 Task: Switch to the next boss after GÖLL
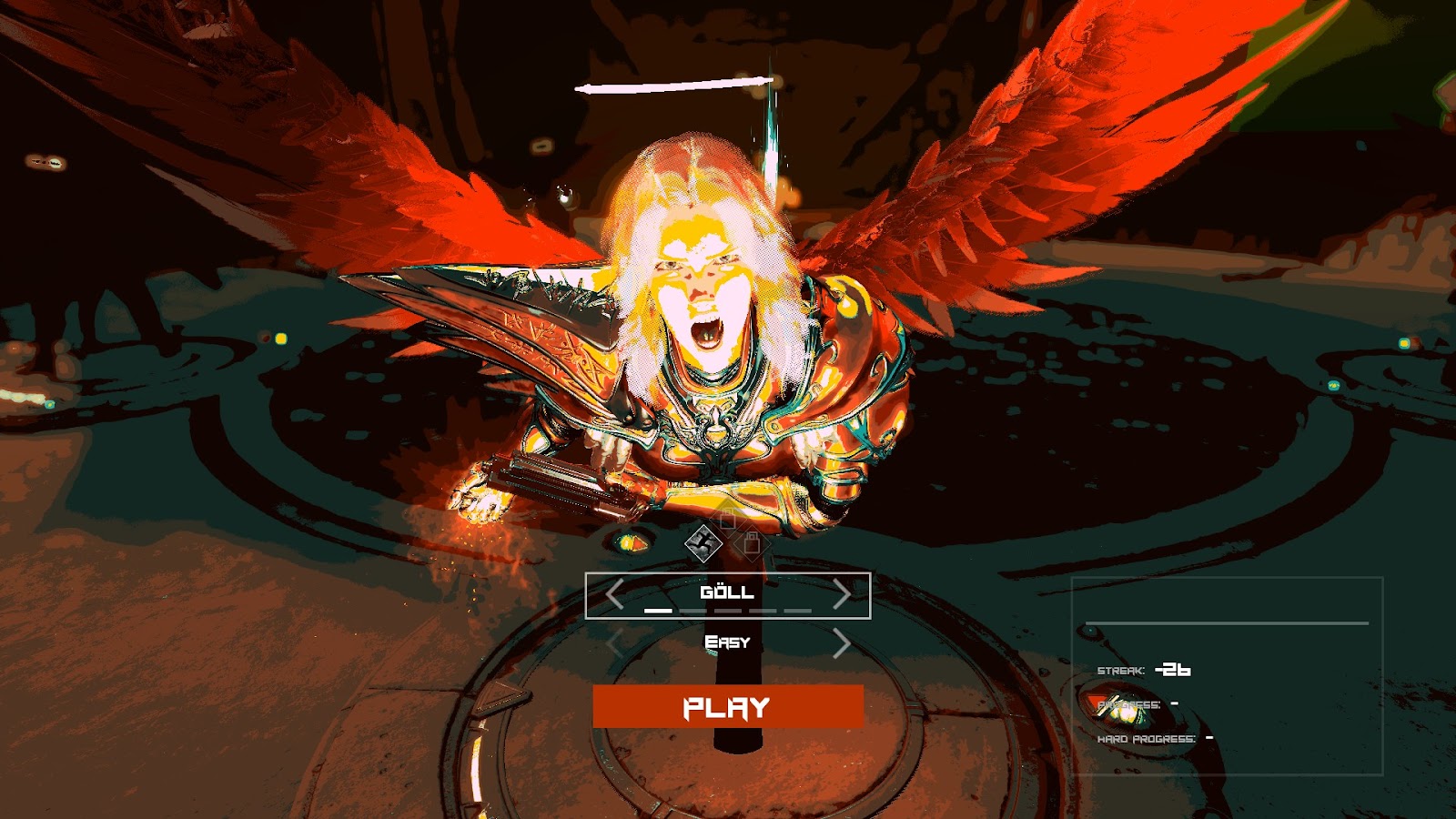point(842,595)
